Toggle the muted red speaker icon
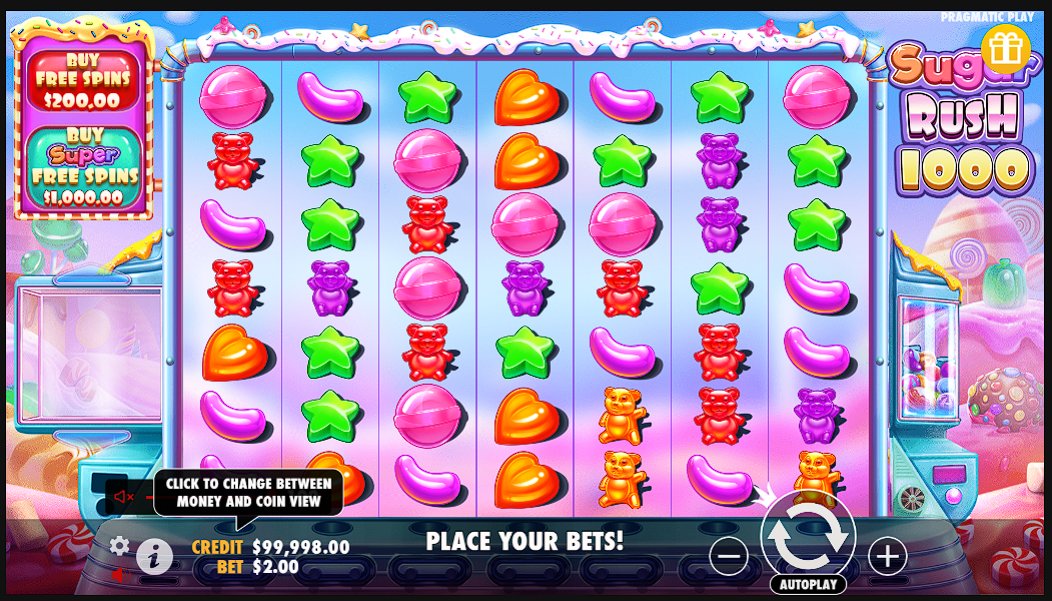1052x601 pixels. pos(124,496)
